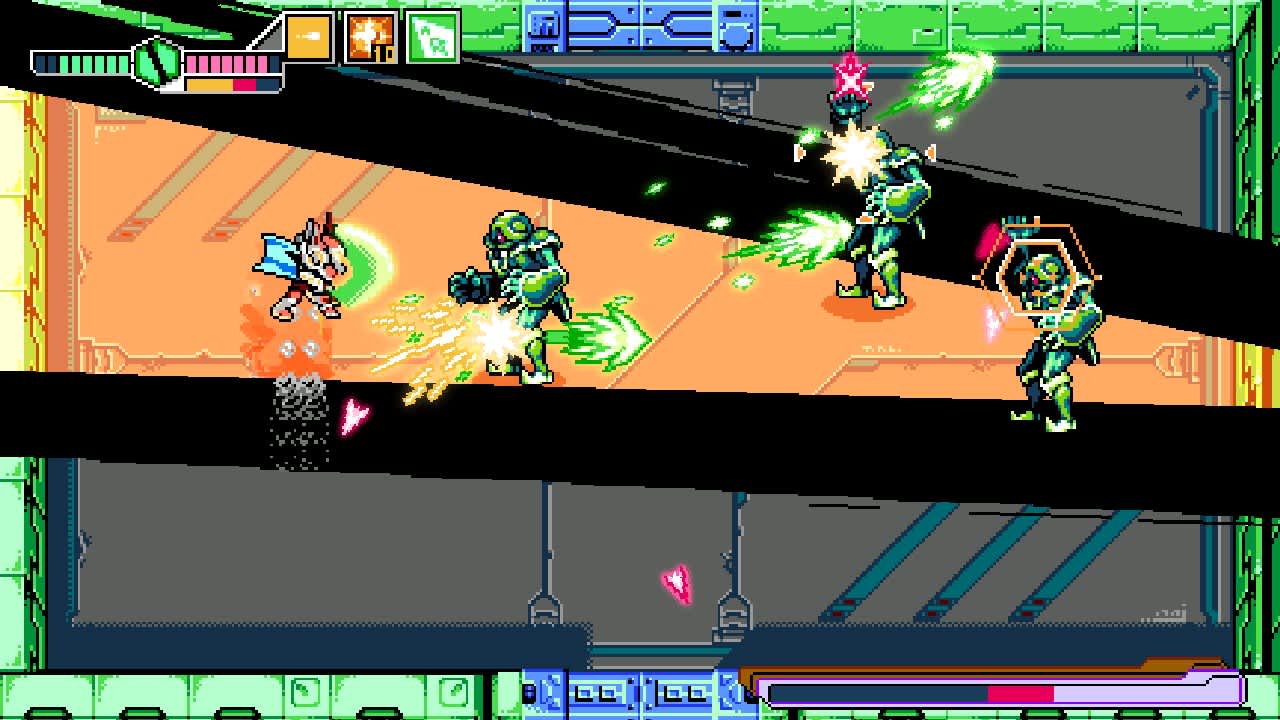Click the pink arrow in the lower corridor
The image size is (1280, 720).
[678, 578]
